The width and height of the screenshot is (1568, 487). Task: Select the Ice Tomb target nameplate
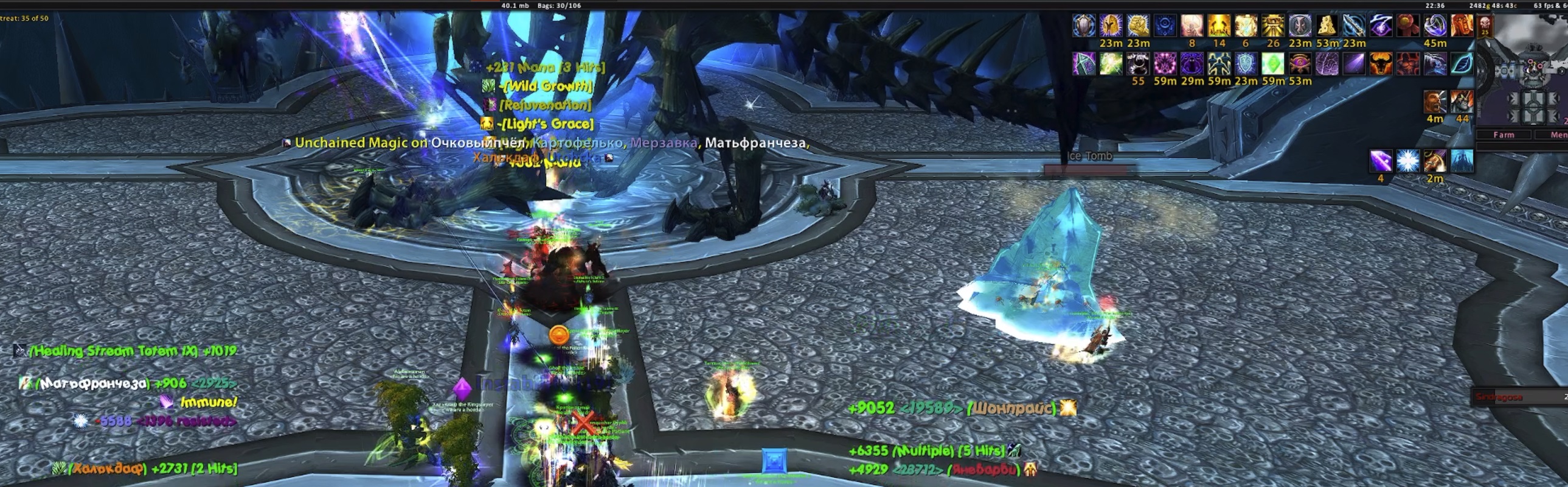[1089, 156]
